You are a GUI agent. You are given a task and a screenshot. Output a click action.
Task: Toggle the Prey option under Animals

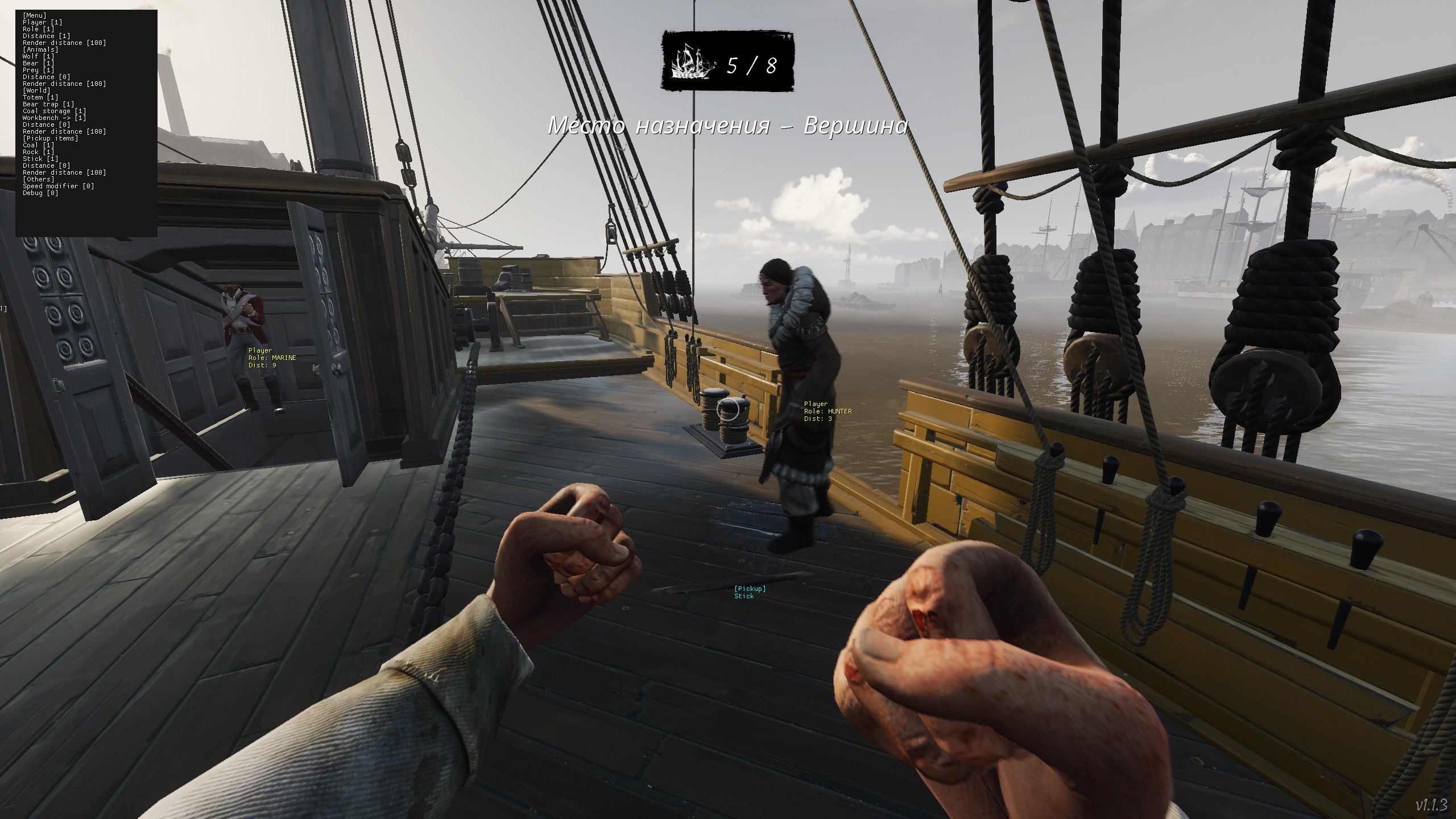[39, 70]
